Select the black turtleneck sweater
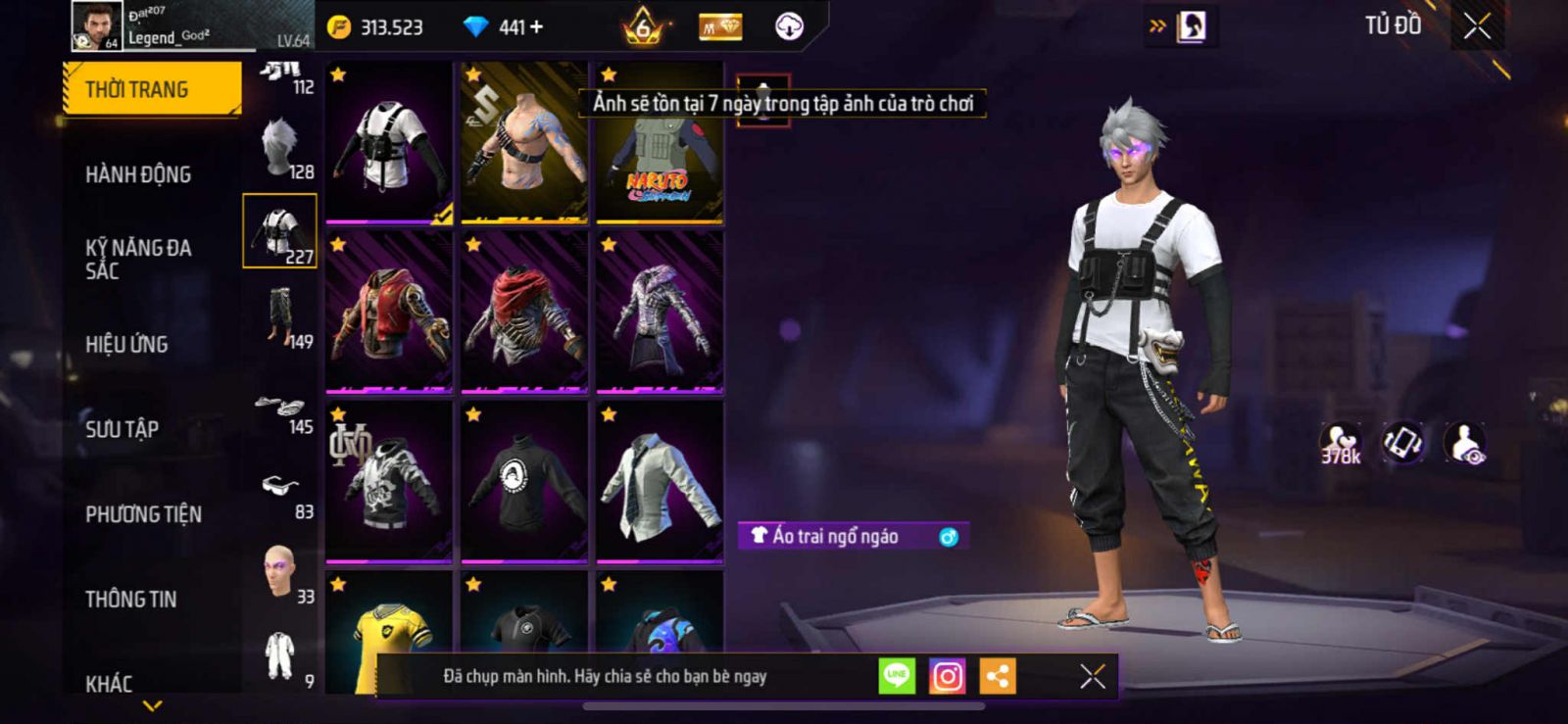Screen dimensions: 1568x724 pyautogui.click(x=523, y=483)
